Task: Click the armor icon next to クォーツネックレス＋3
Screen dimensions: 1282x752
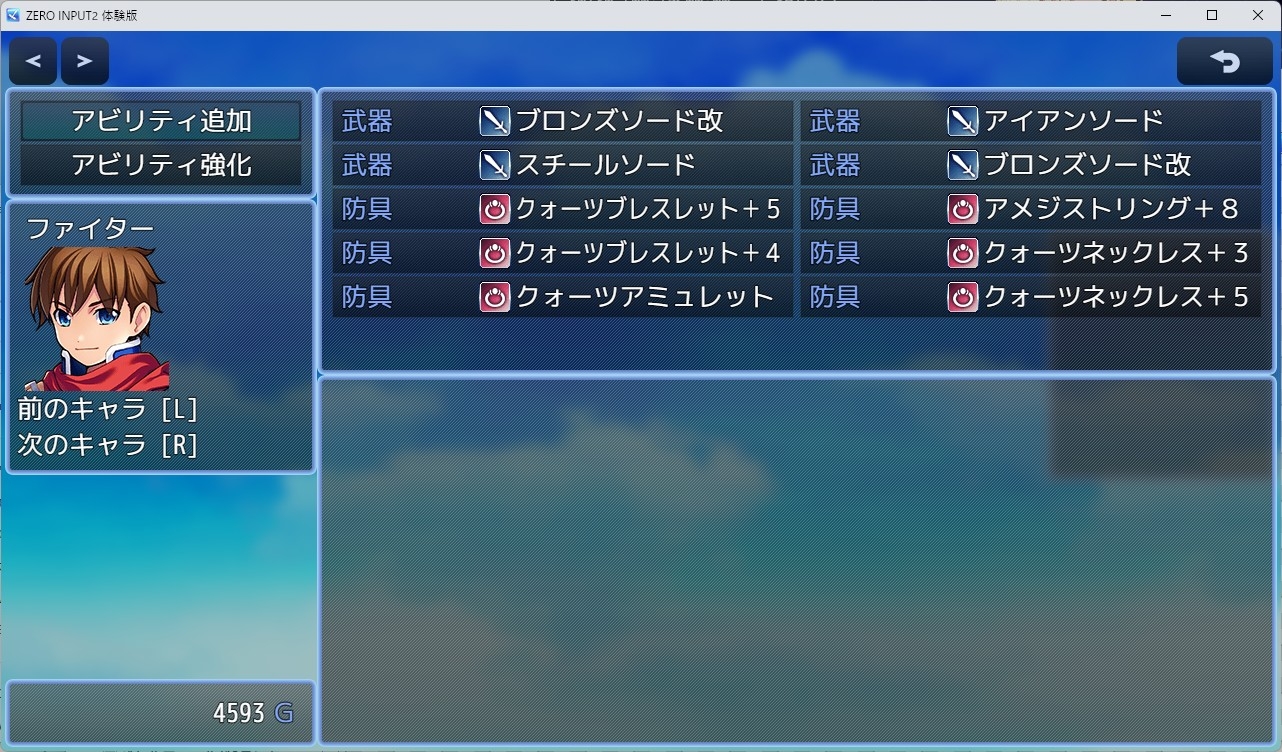Action: point(962,253)
